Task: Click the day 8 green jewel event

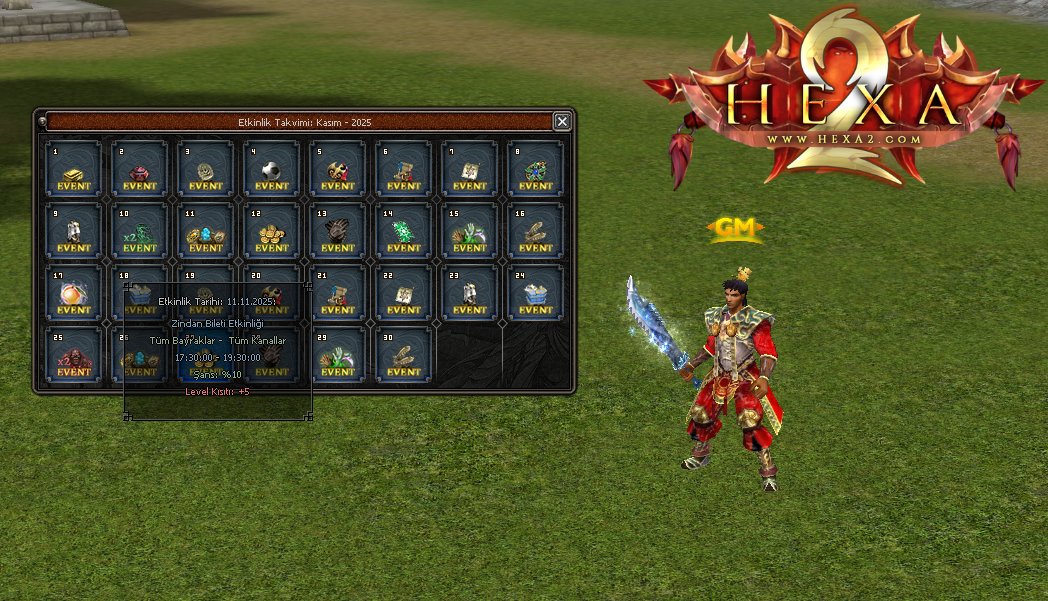Action: pos(535,170)
